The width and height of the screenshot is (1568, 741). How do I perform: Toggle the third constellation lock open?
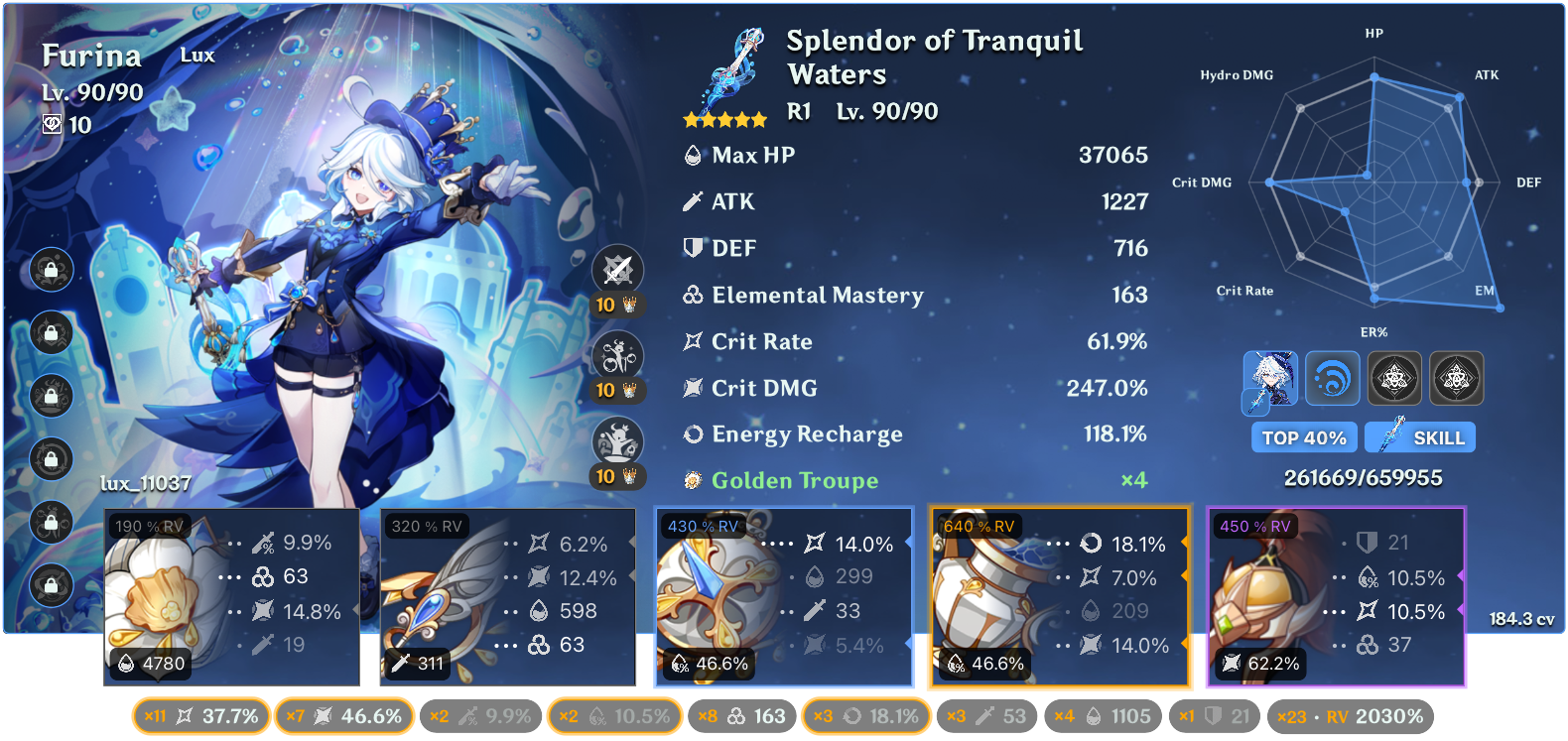[50, 397]
